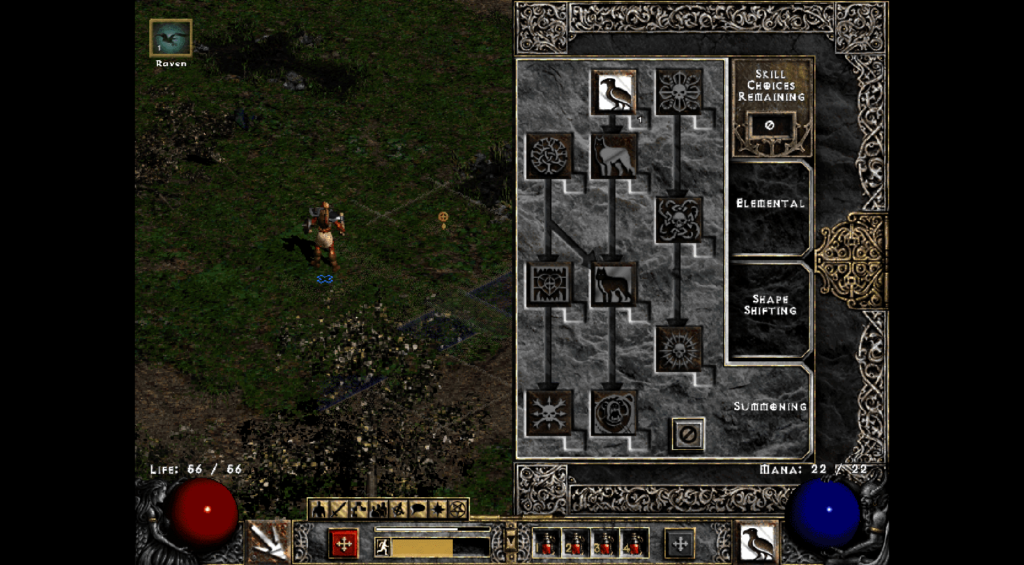Choose the Summon Grizzly bear skill

(613, 412)
